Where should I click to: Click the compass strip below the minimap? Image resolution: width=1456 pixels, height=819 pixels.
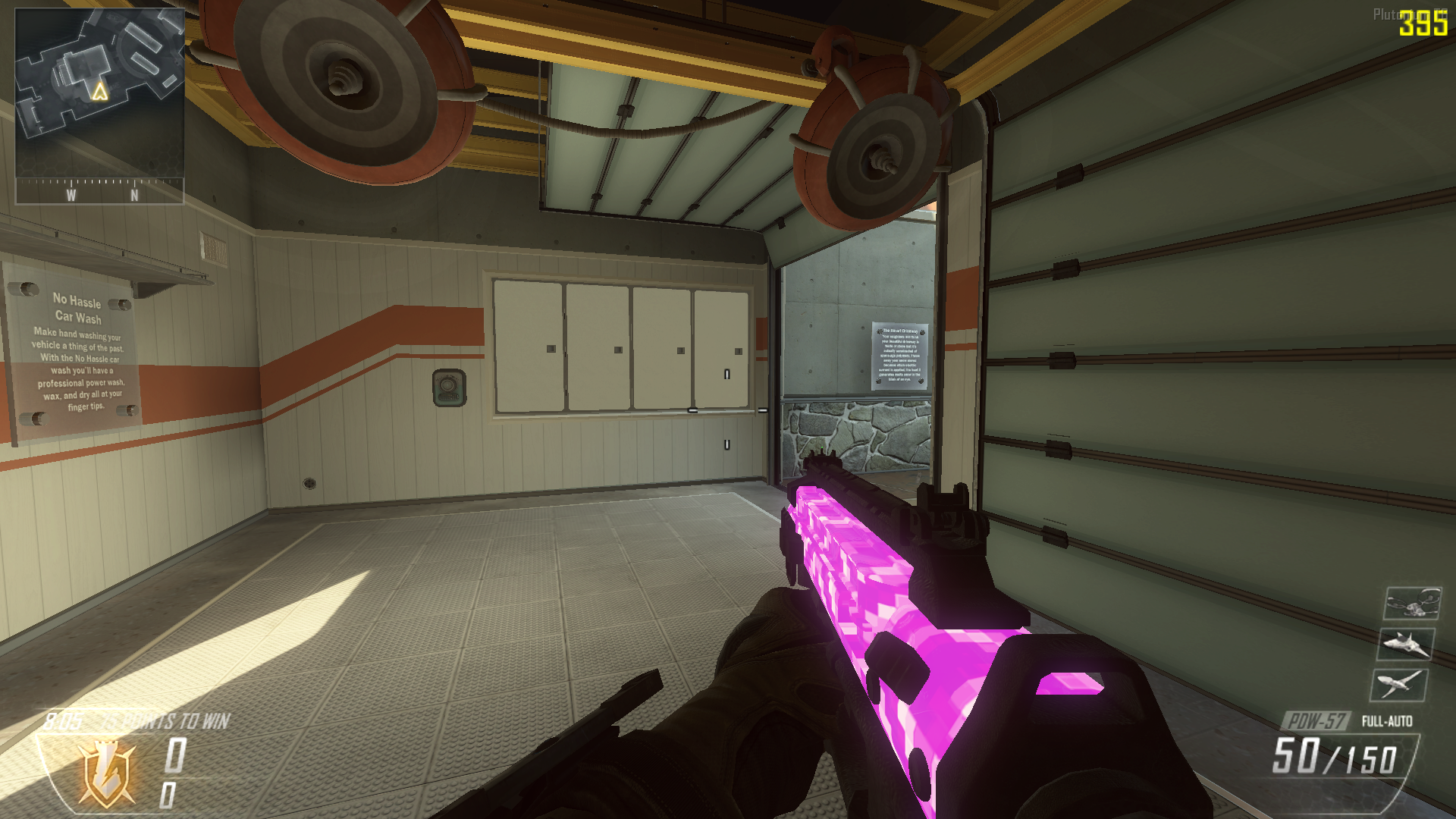99,191
